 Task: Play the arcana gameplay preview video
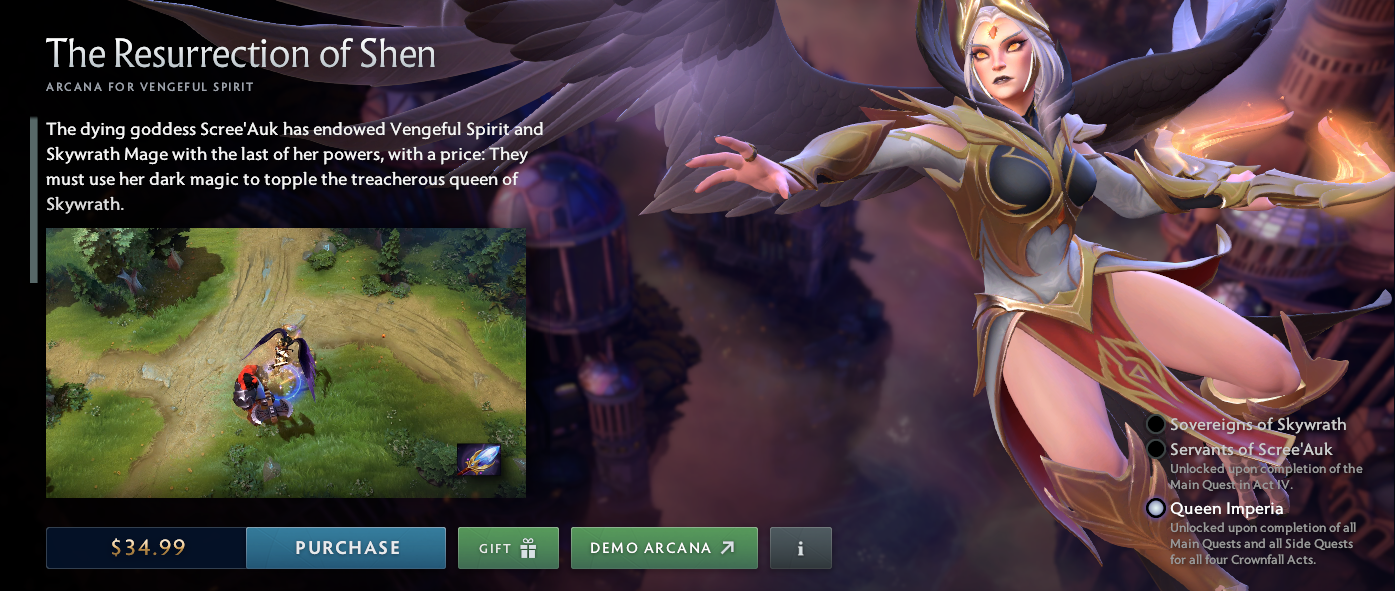point(285,362)
